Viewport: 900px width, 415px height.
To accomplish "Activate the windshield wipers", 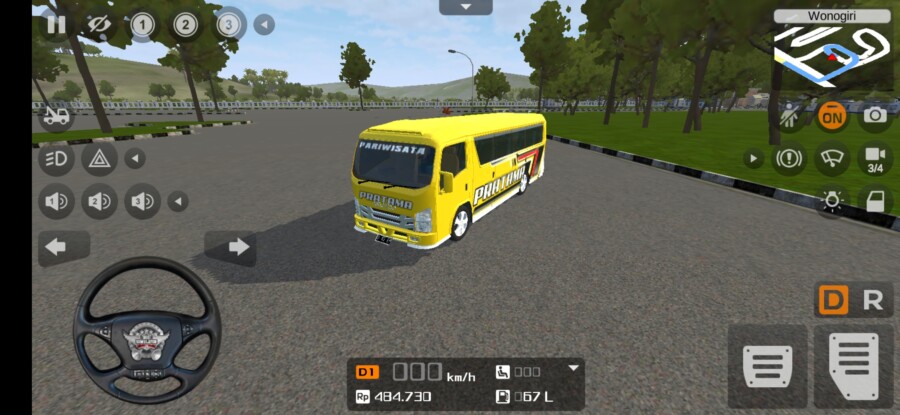I will [832, 158].
